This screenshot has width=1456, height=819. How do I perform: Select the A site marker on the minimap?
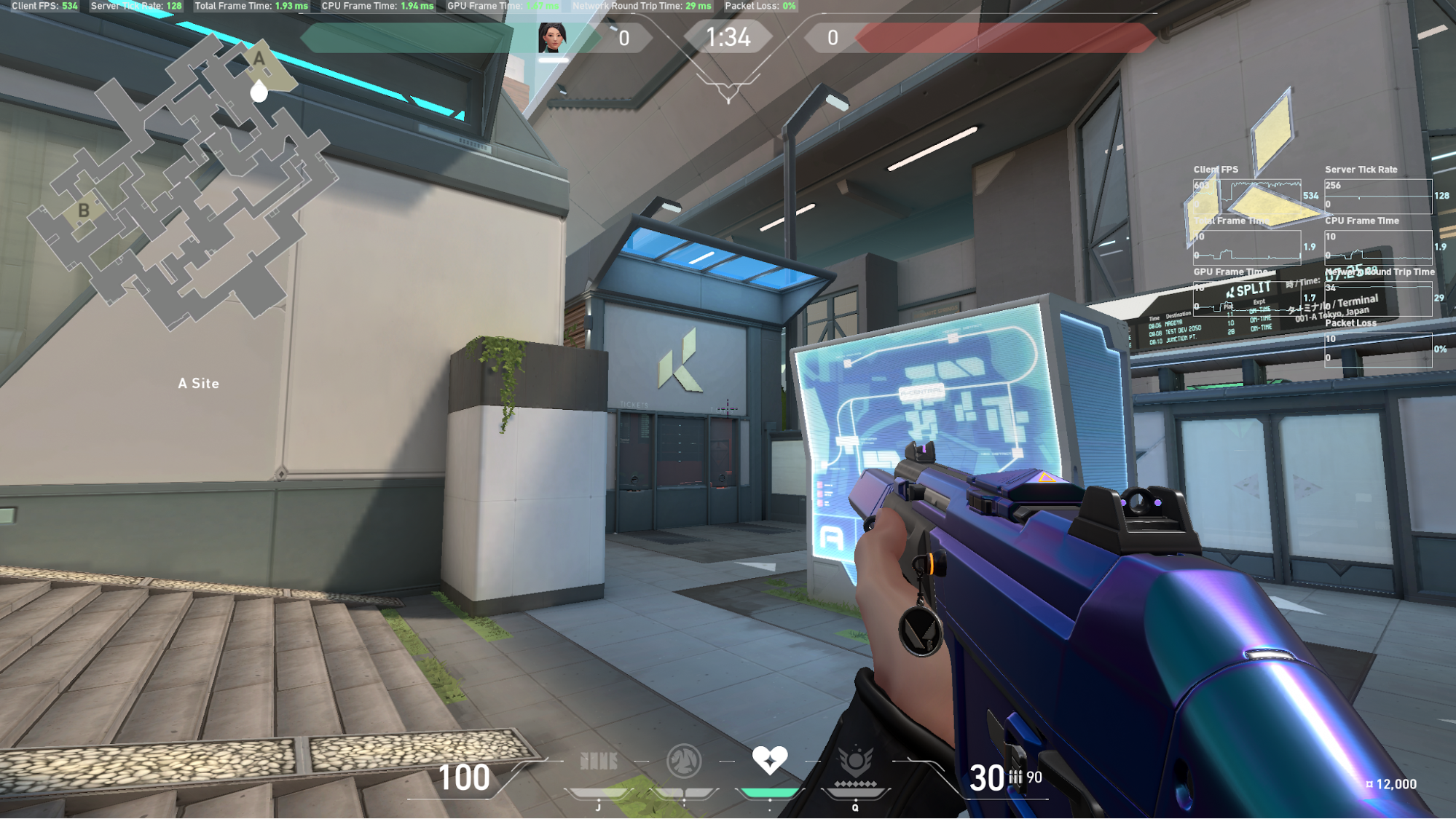tap(259, 58)
